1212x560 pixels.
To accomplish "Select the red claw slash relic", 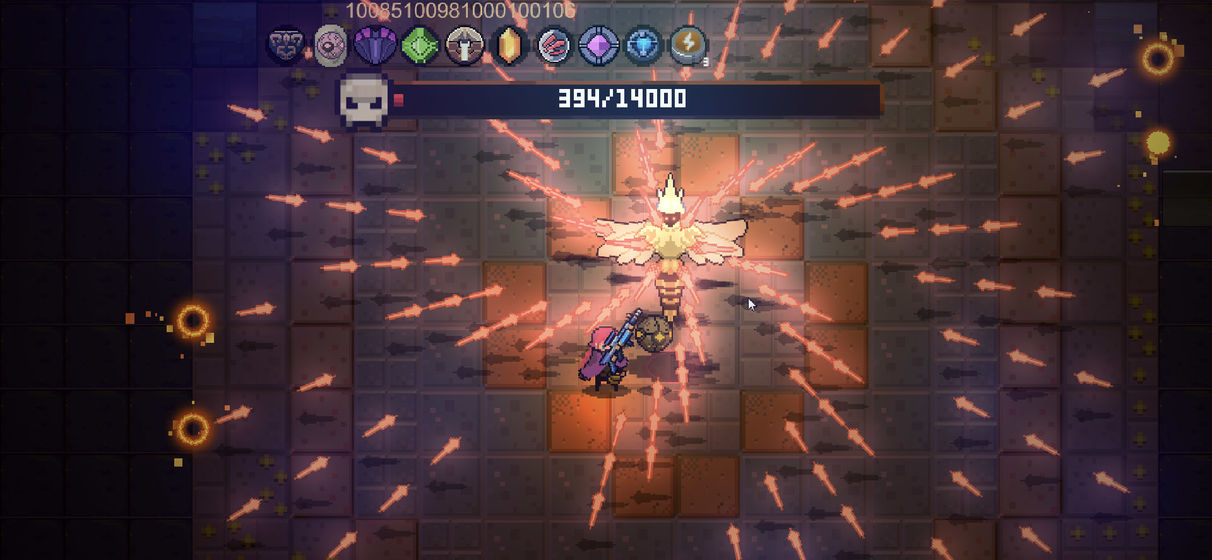I will click(554, 45).
